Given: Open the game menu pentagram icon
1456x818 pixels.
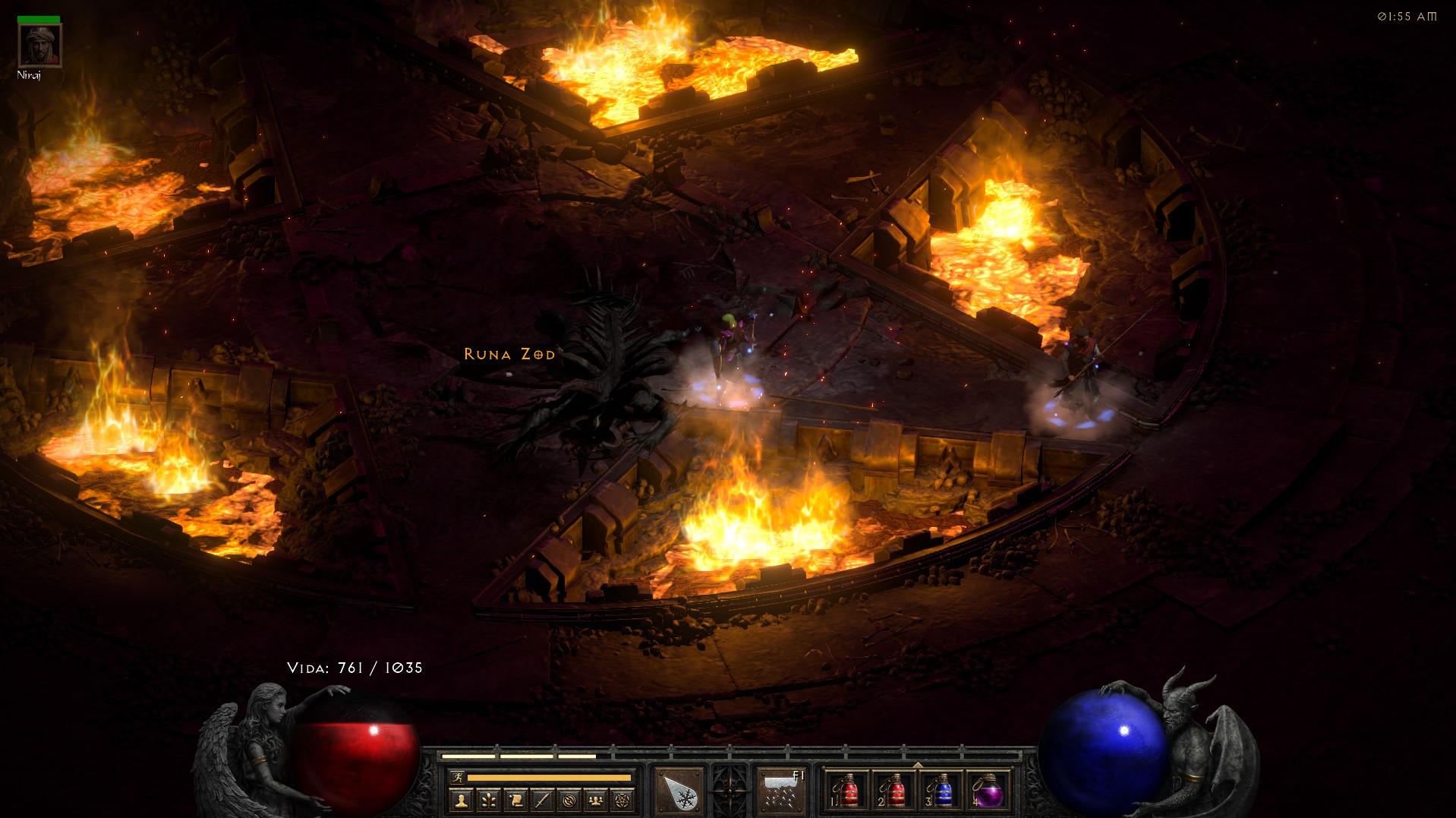Looking at the screenshot, I should click(622, 800).
